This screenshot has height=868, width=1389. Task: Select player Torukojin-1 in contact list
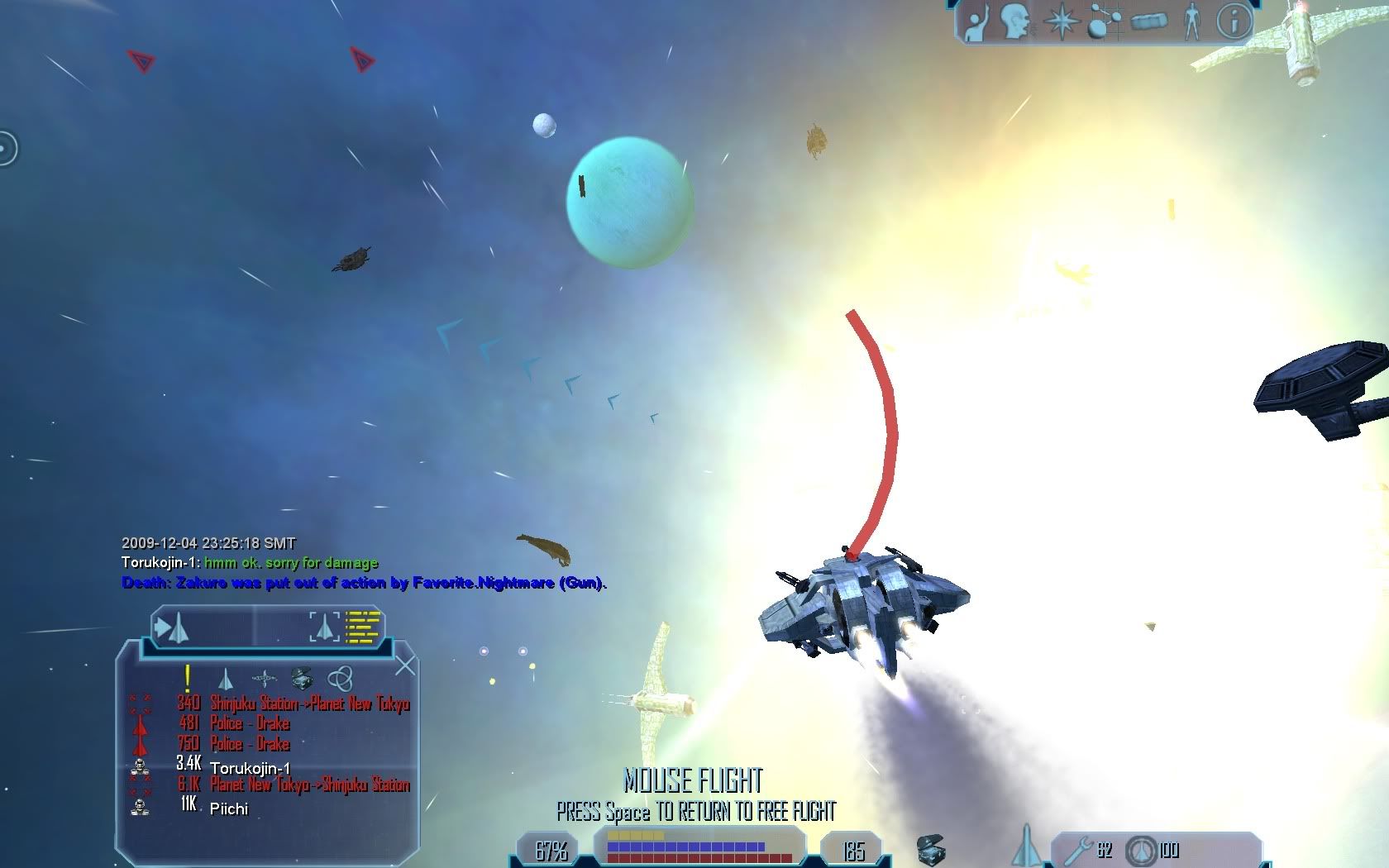[x=250, y=768]
